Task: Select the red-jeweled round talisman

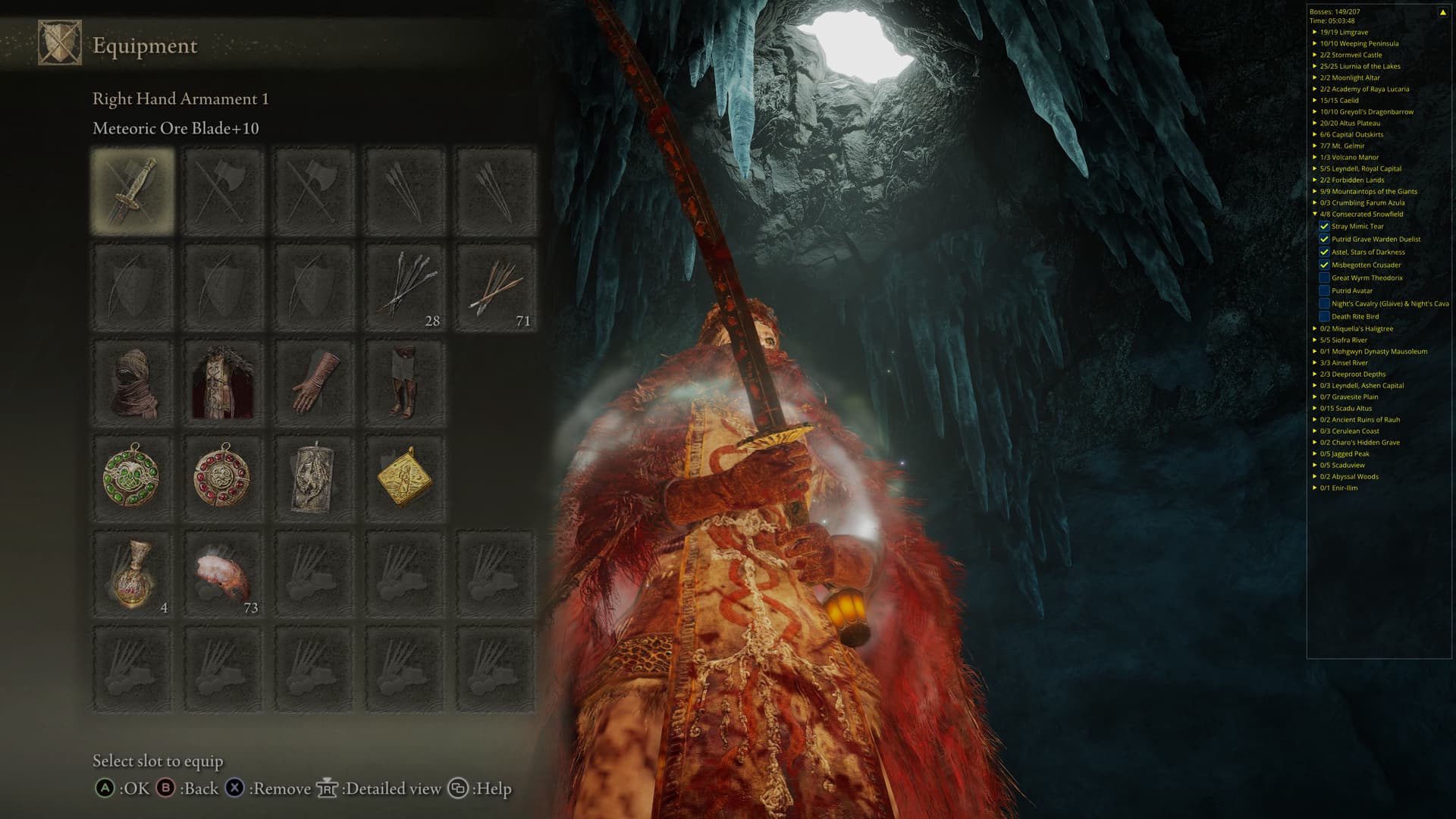Action: click(x=223, y=478)
